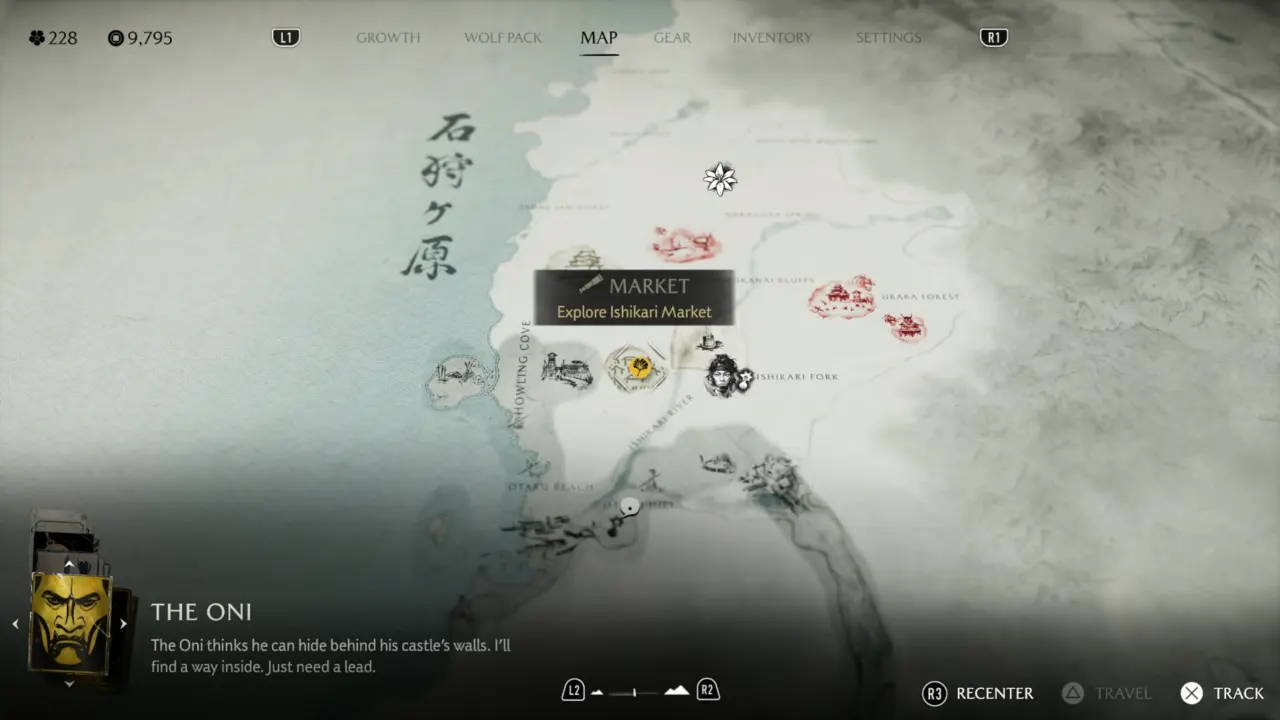The height and width of the screenshot is (720, 1280).
Task: Switch to the Growth tab
Action: tap(388, 38)
